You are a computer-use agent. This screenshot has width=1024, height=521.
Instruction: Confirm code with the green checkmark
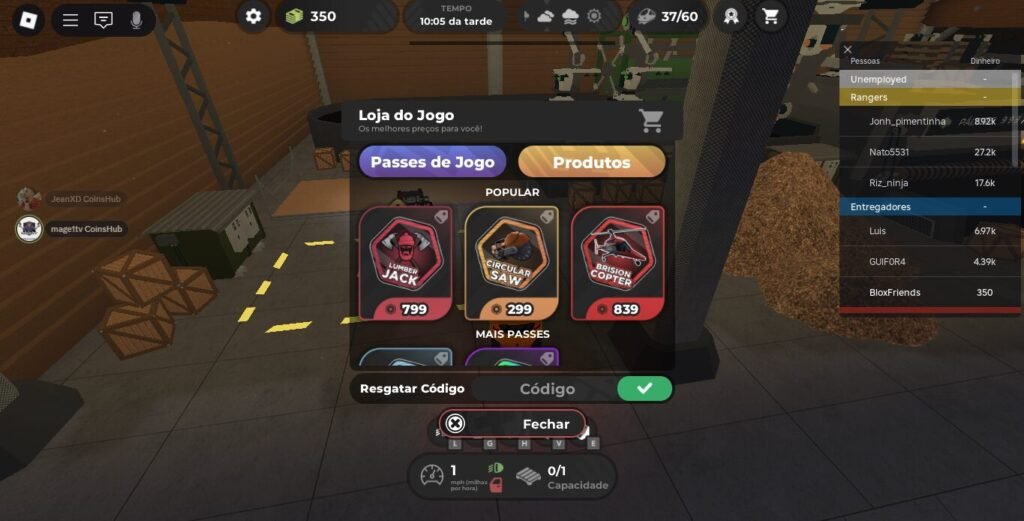click(644, 389)
